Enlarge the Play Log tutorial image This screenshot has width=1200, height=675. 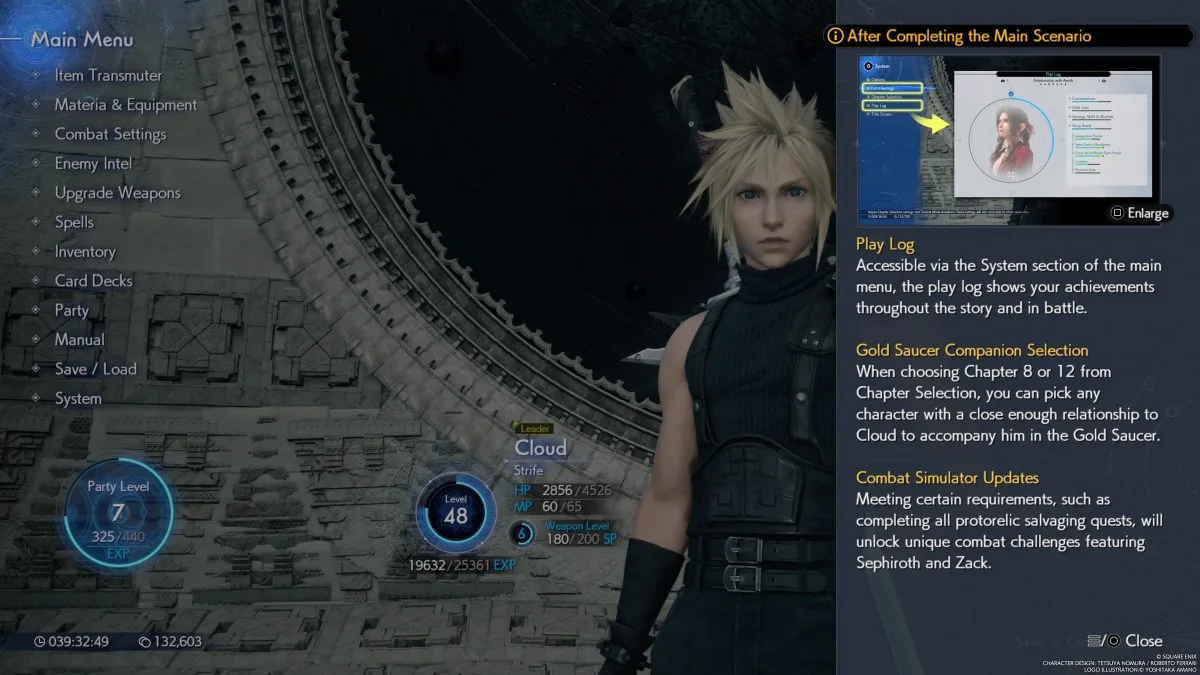(1138, 213)
